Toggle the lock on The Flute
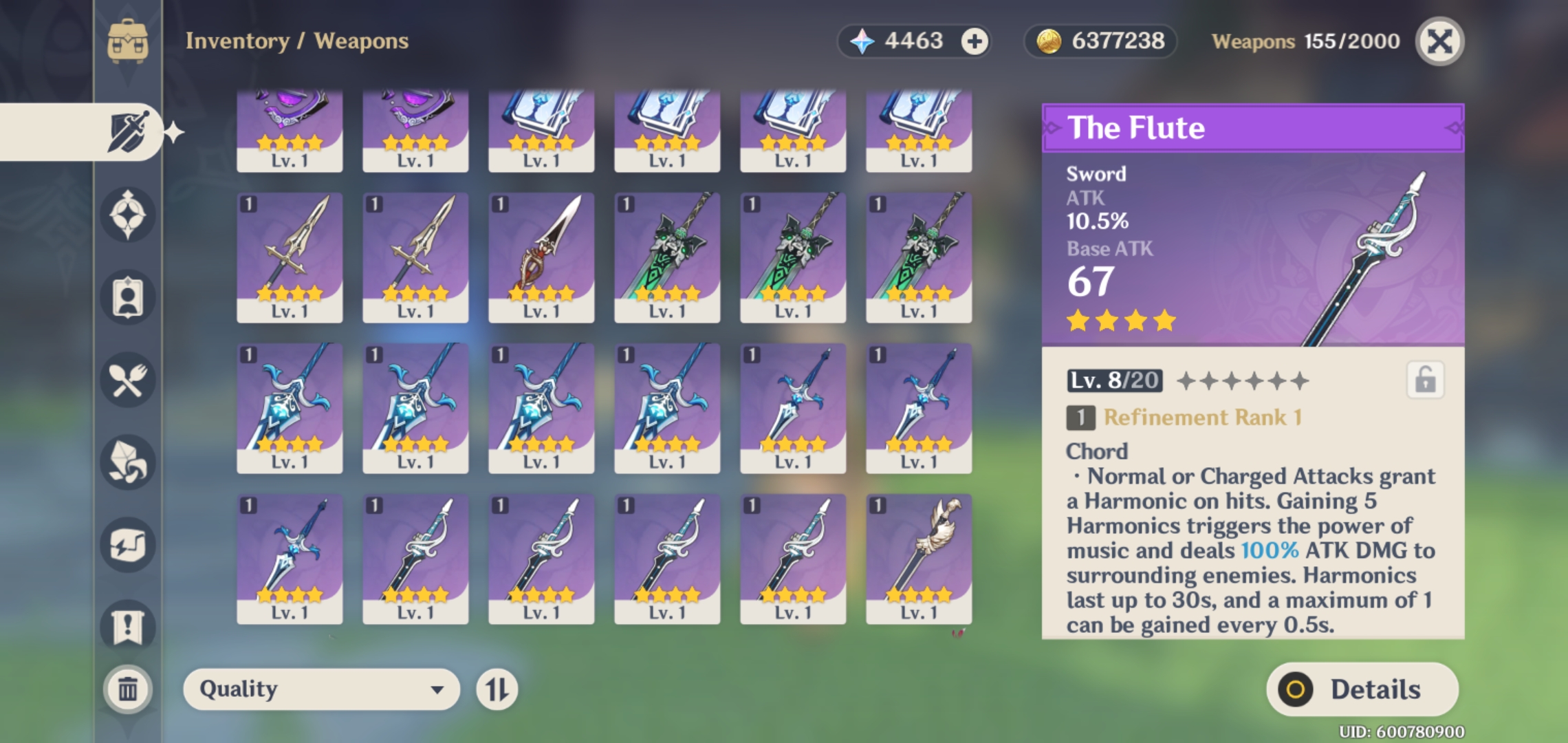This screenshot has width=1568, height=743. (x=1425, y=380)
